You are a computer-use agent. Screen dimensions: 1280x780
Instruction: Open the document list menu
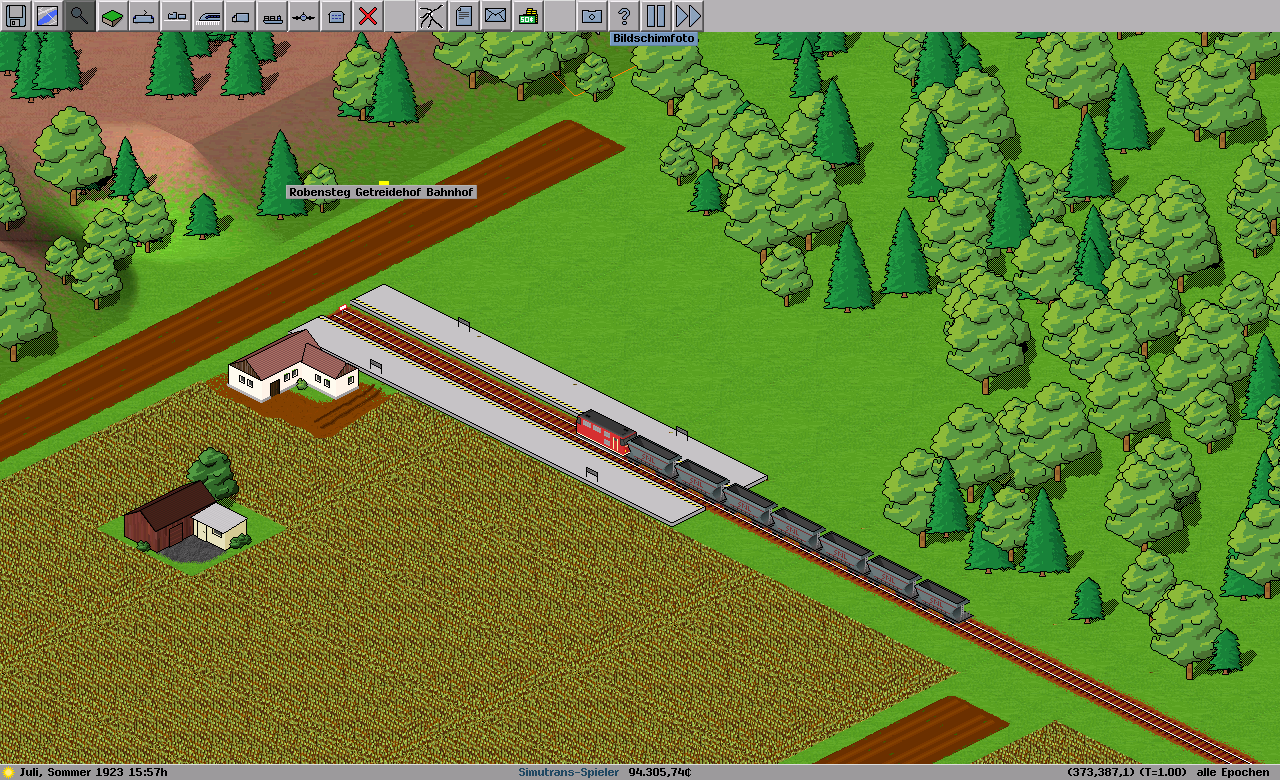(x=463, y=16)
